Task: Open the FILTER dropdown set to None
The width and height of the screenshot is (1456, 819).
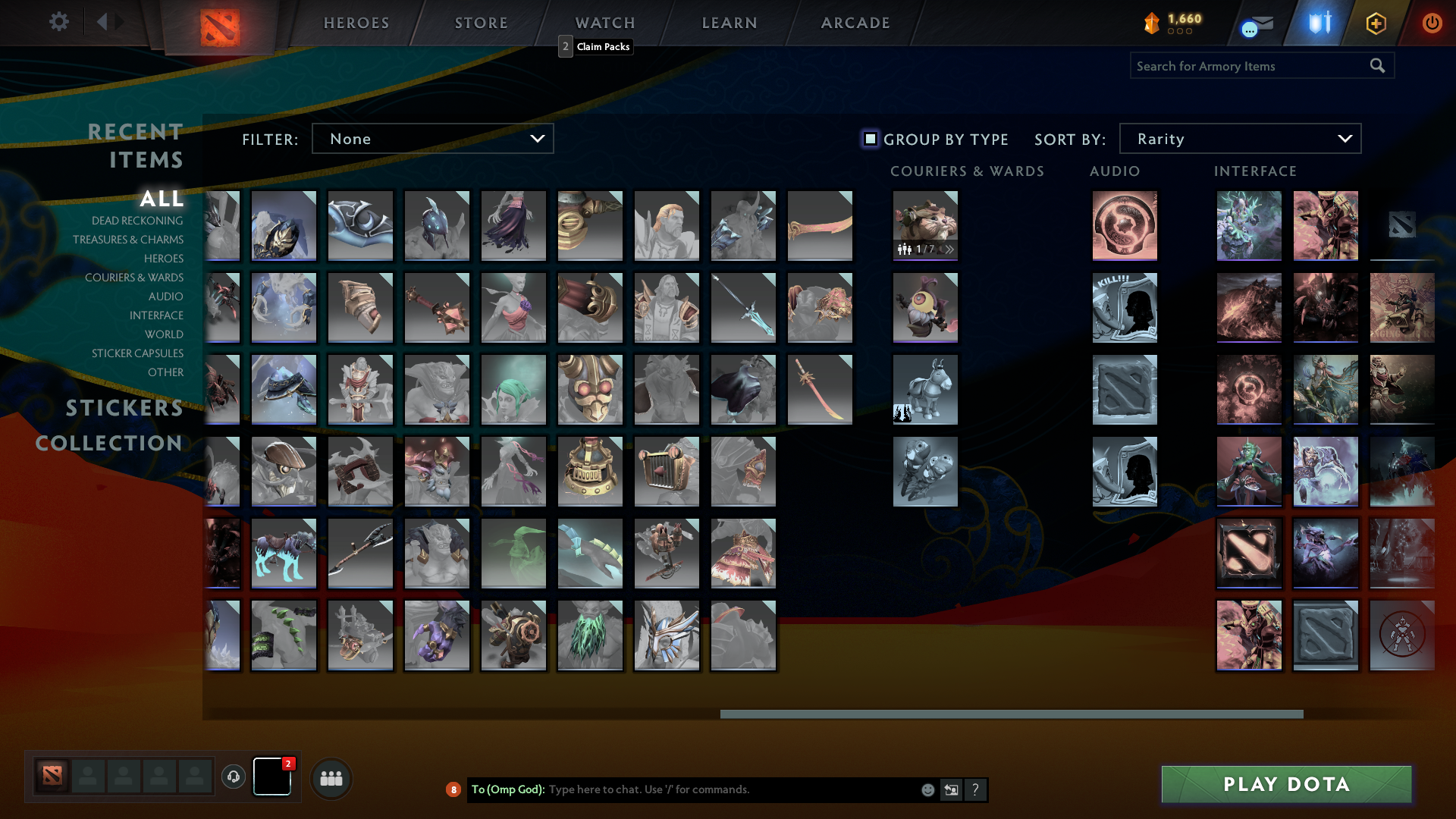Action: click(x=432, y=138)
